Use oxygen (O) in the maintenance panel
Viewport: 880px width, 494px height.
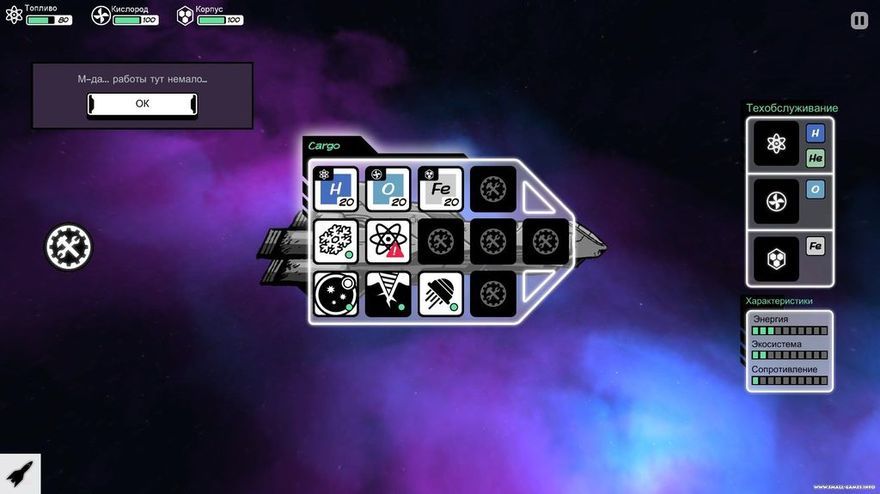click(x=815, y=189)
